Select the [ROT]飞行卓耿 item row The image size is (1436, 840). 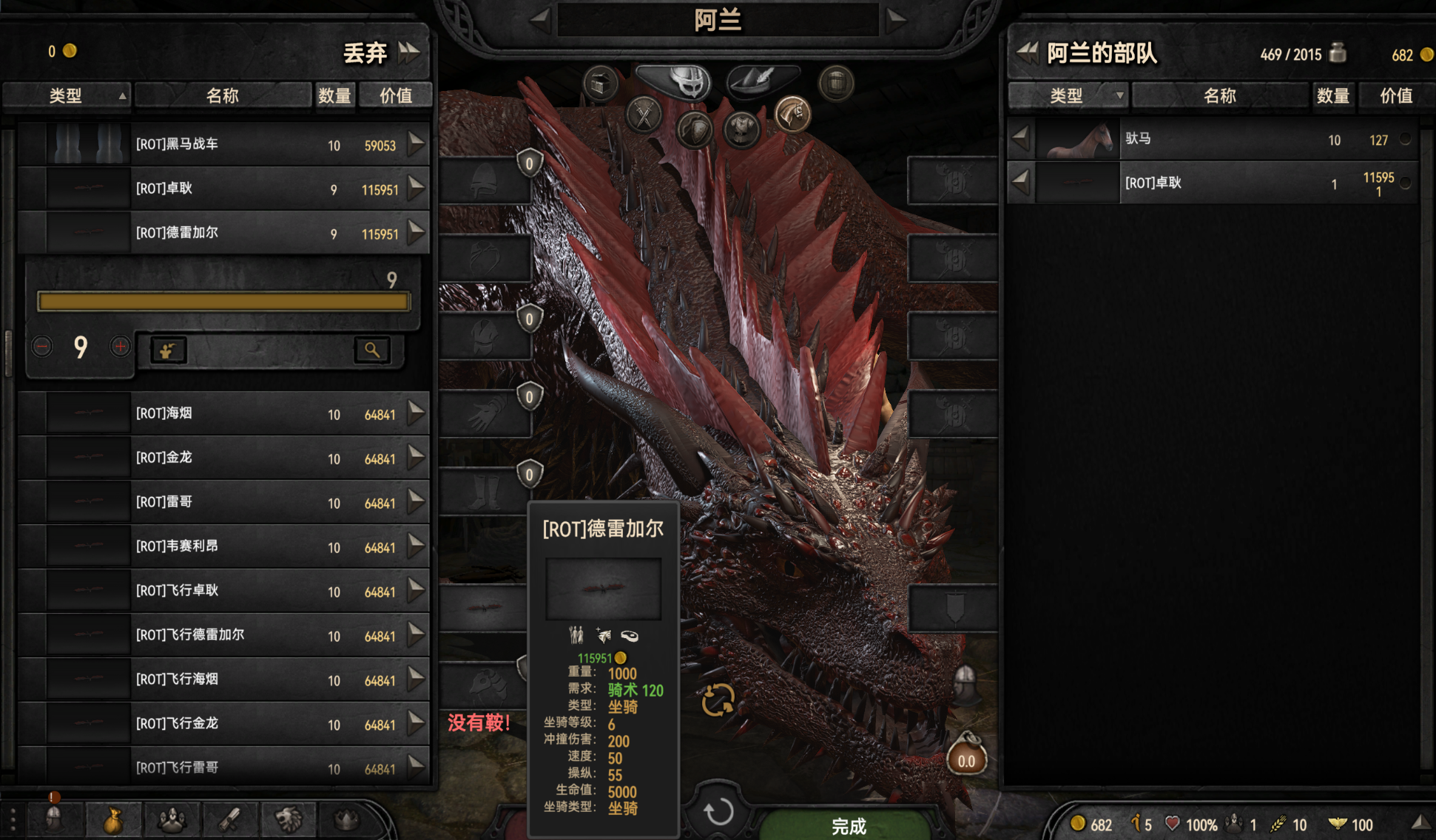coord(222,591)
